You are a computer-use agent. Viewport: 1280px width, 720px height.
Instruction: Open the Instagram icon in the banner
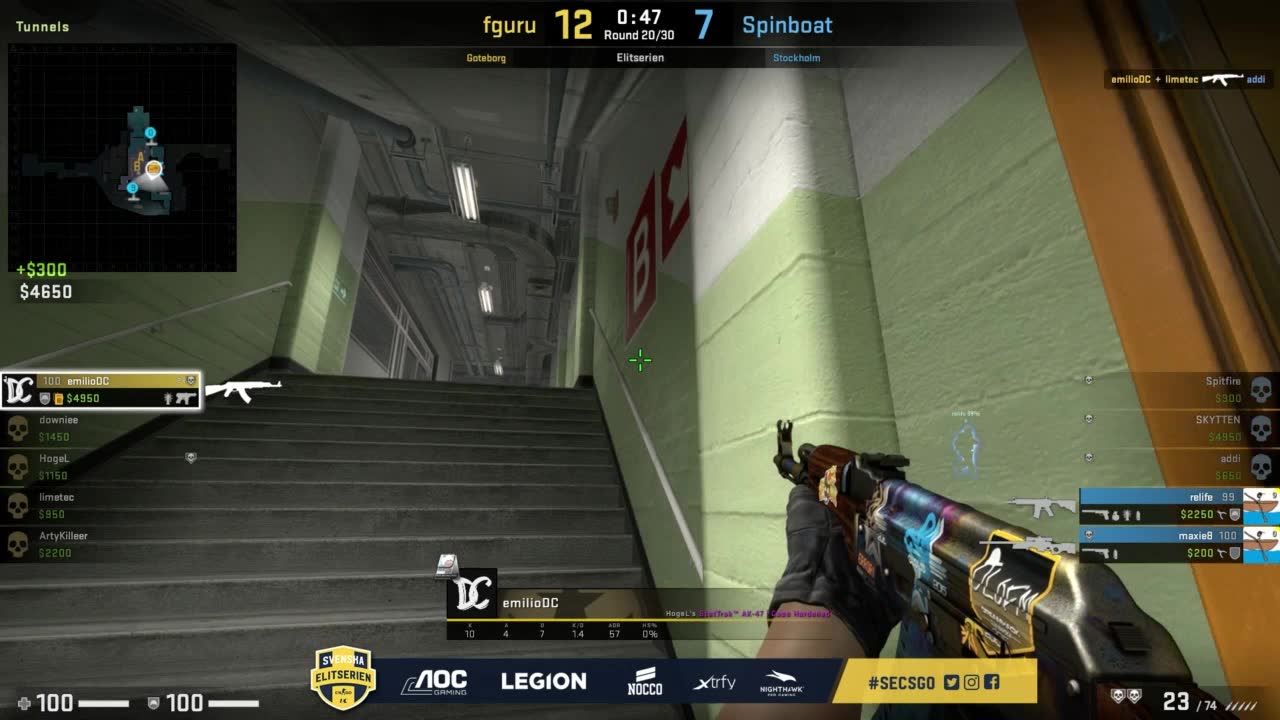click(x=971, y=683)
